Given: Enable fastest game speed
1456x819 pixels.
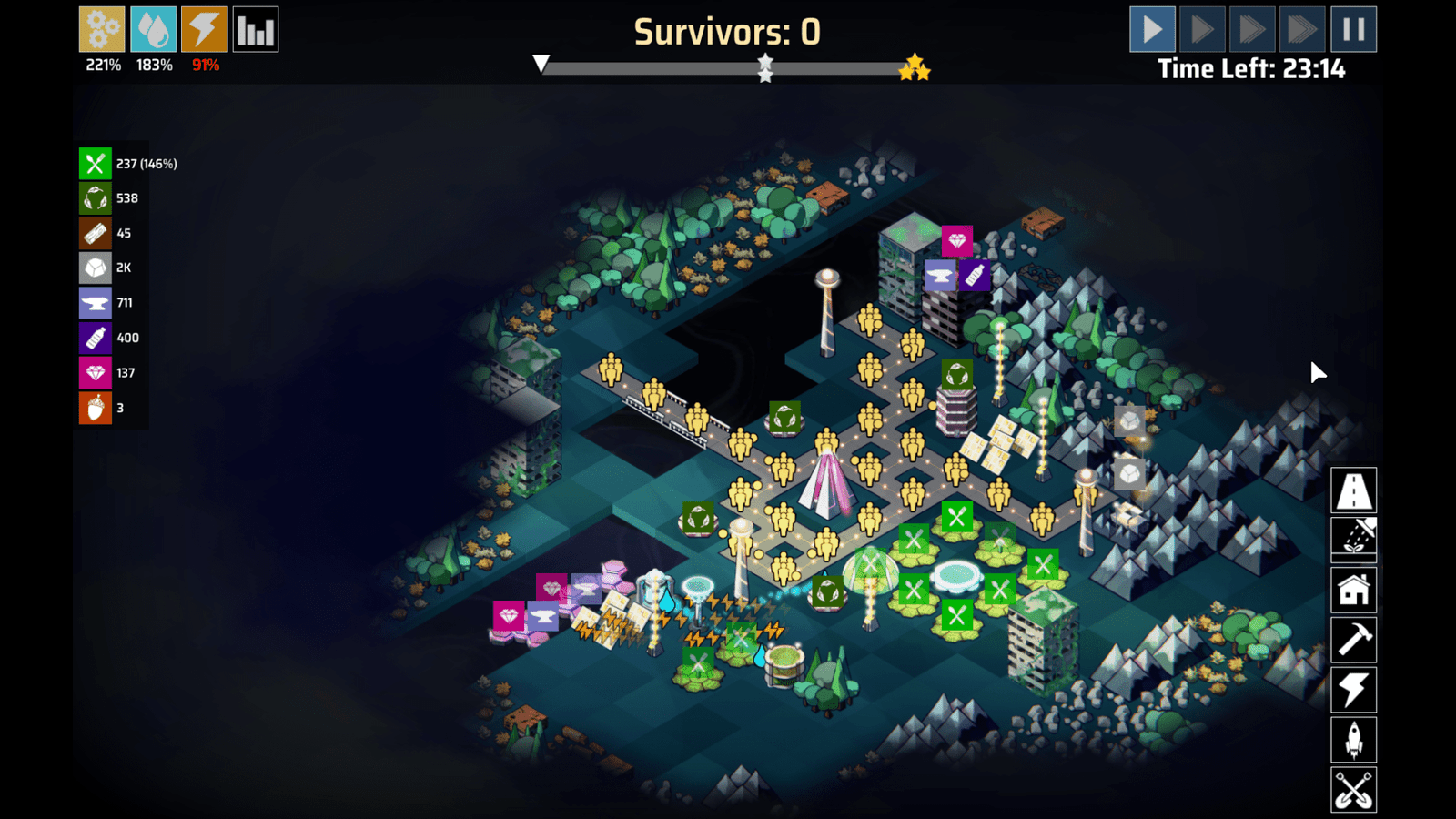Looking at the screenshot, I should pyautogui.click(x=1302, y=28).
